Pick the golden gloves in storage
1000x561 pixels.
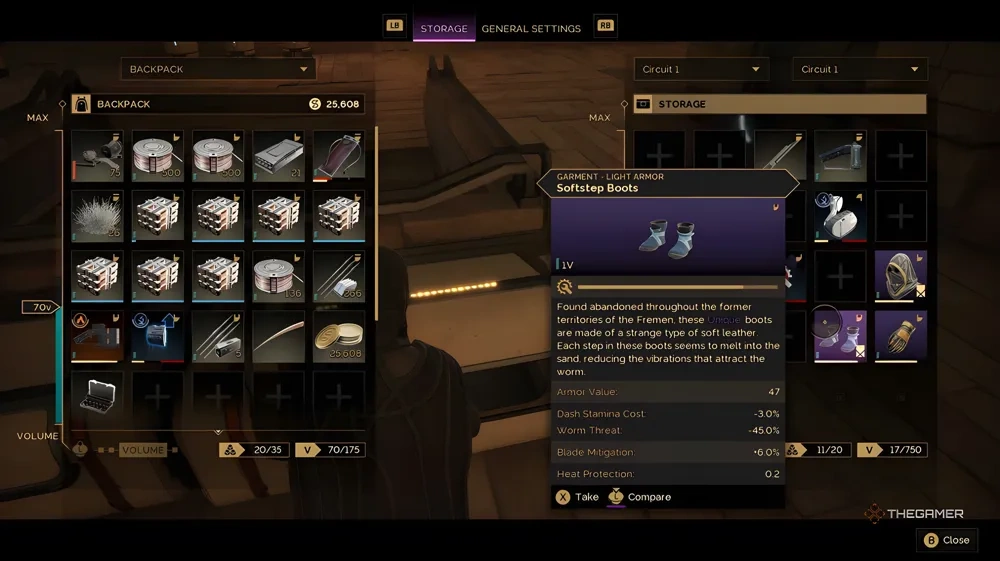(900, 335)
